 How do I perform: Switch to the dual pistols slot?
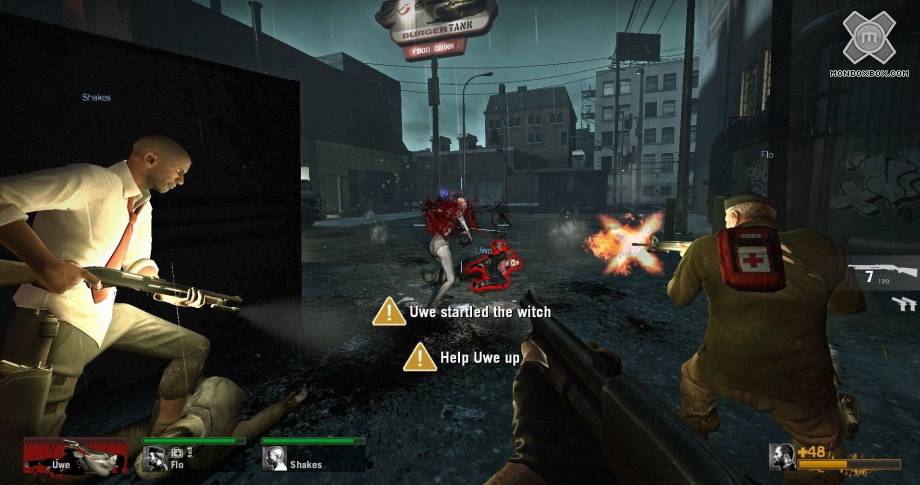point(903,303)
